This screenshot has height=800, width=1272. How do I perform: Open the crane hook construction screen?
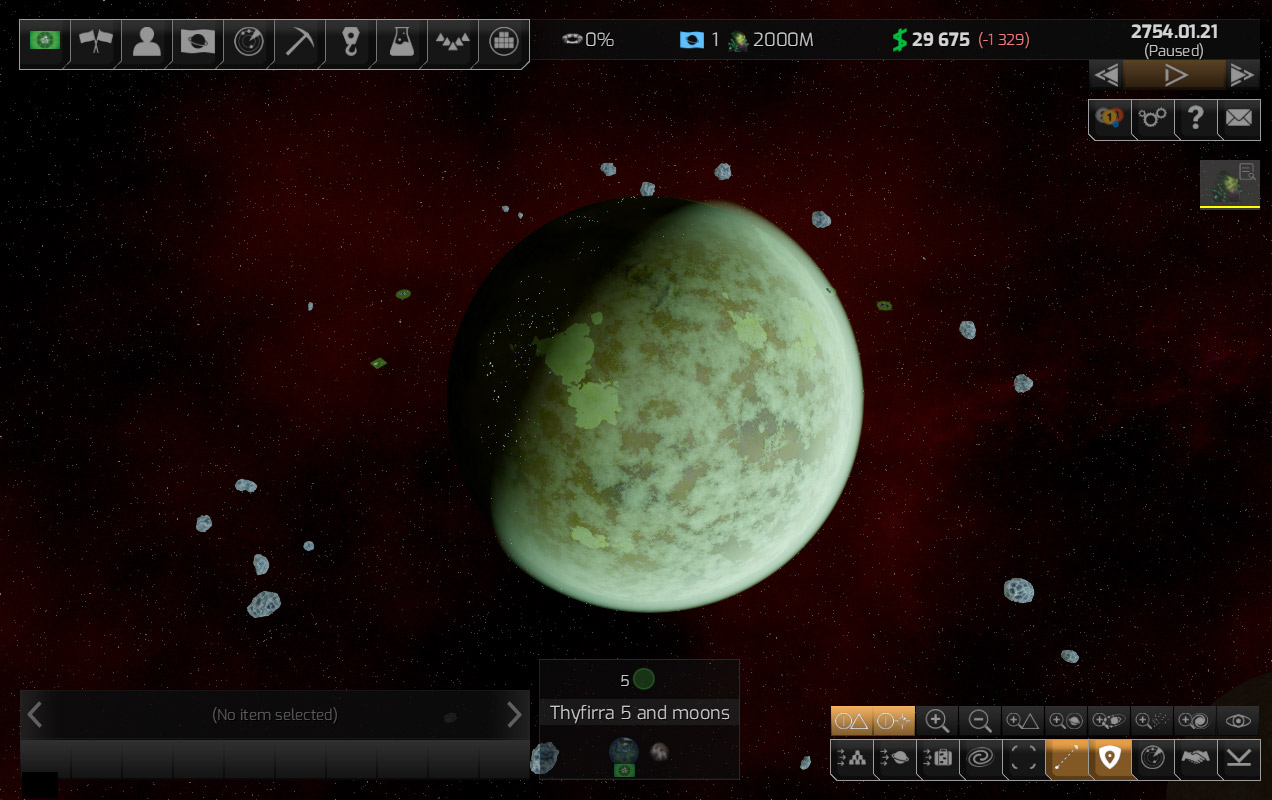[x=350, y=41]
